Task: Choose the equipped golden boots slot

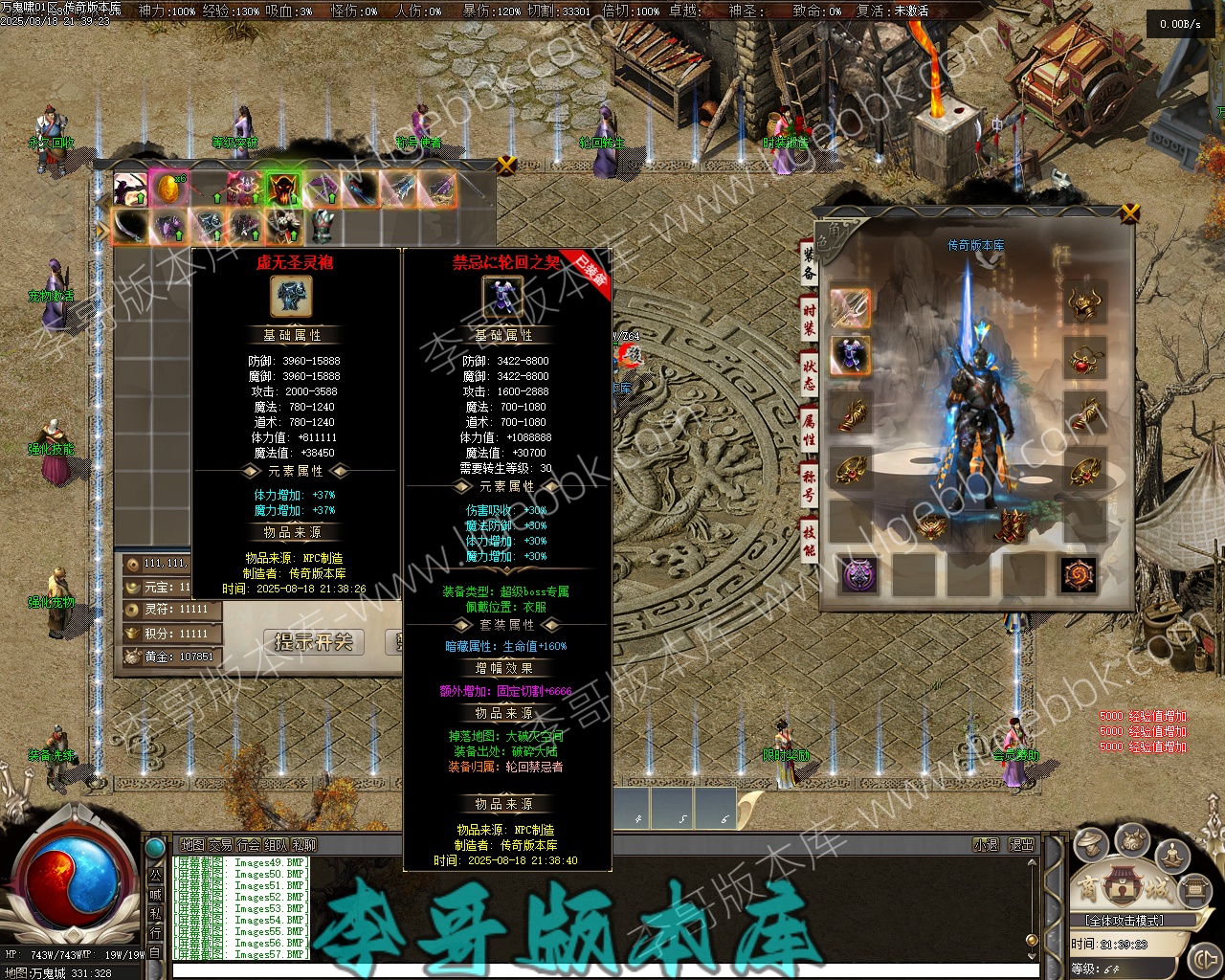Action: point(1011,526)
